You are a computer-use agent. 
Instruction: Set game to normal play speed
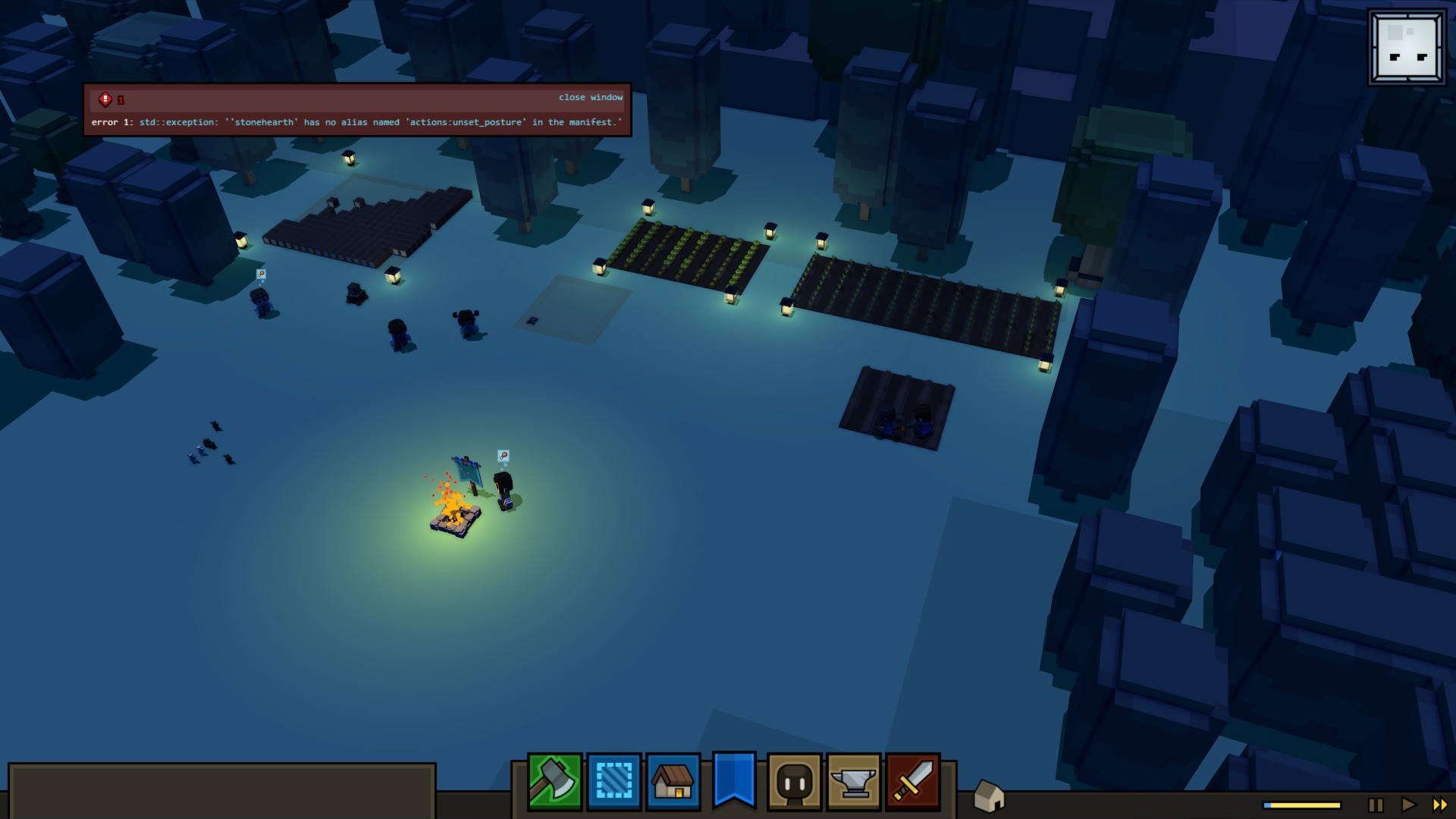point(1408,805)
